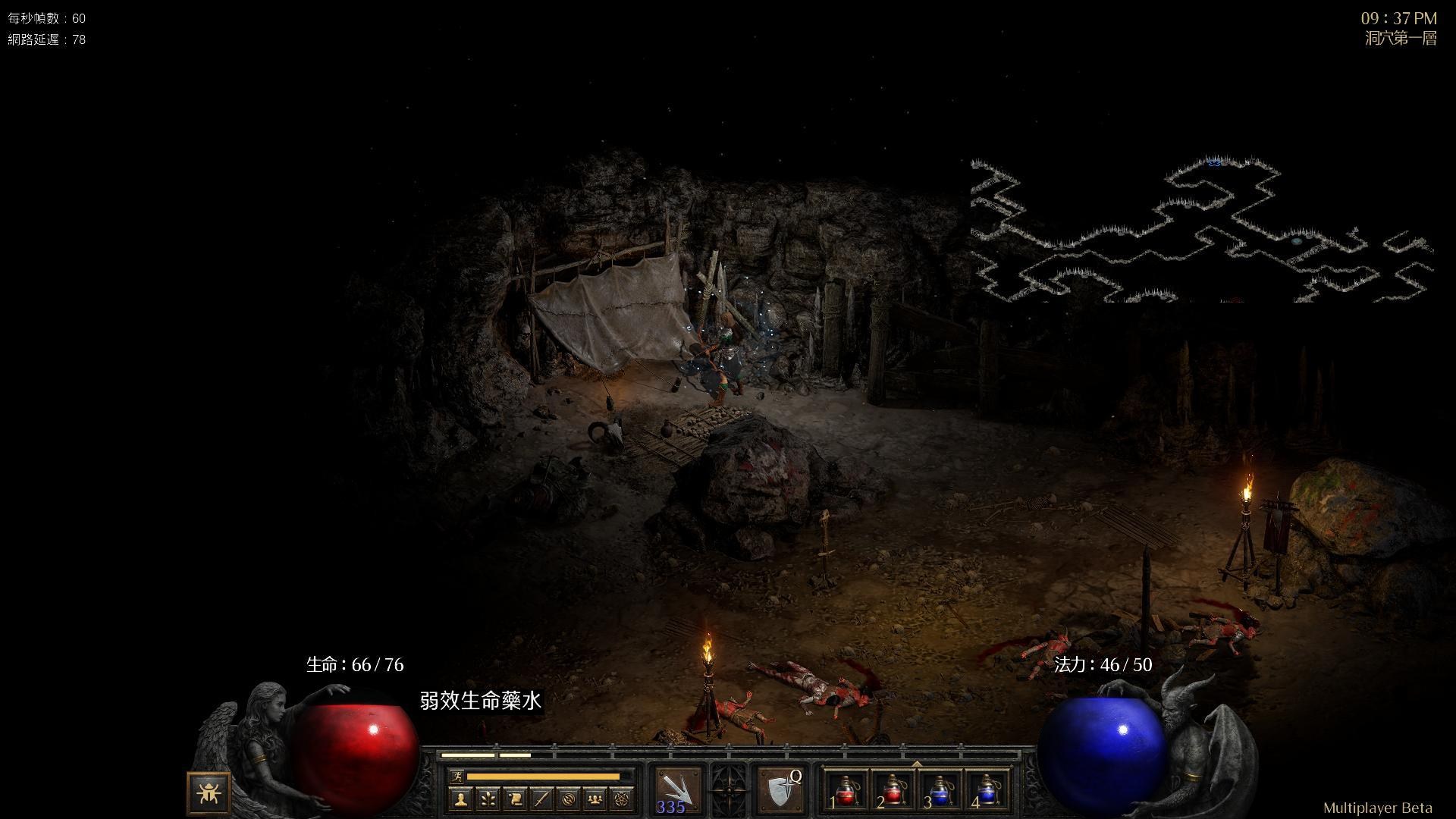Viewport: 1456px width, 819px height.
Task: Use blue mana potion in slot 4
Action: pyautogui.click(x=986, y=790)
